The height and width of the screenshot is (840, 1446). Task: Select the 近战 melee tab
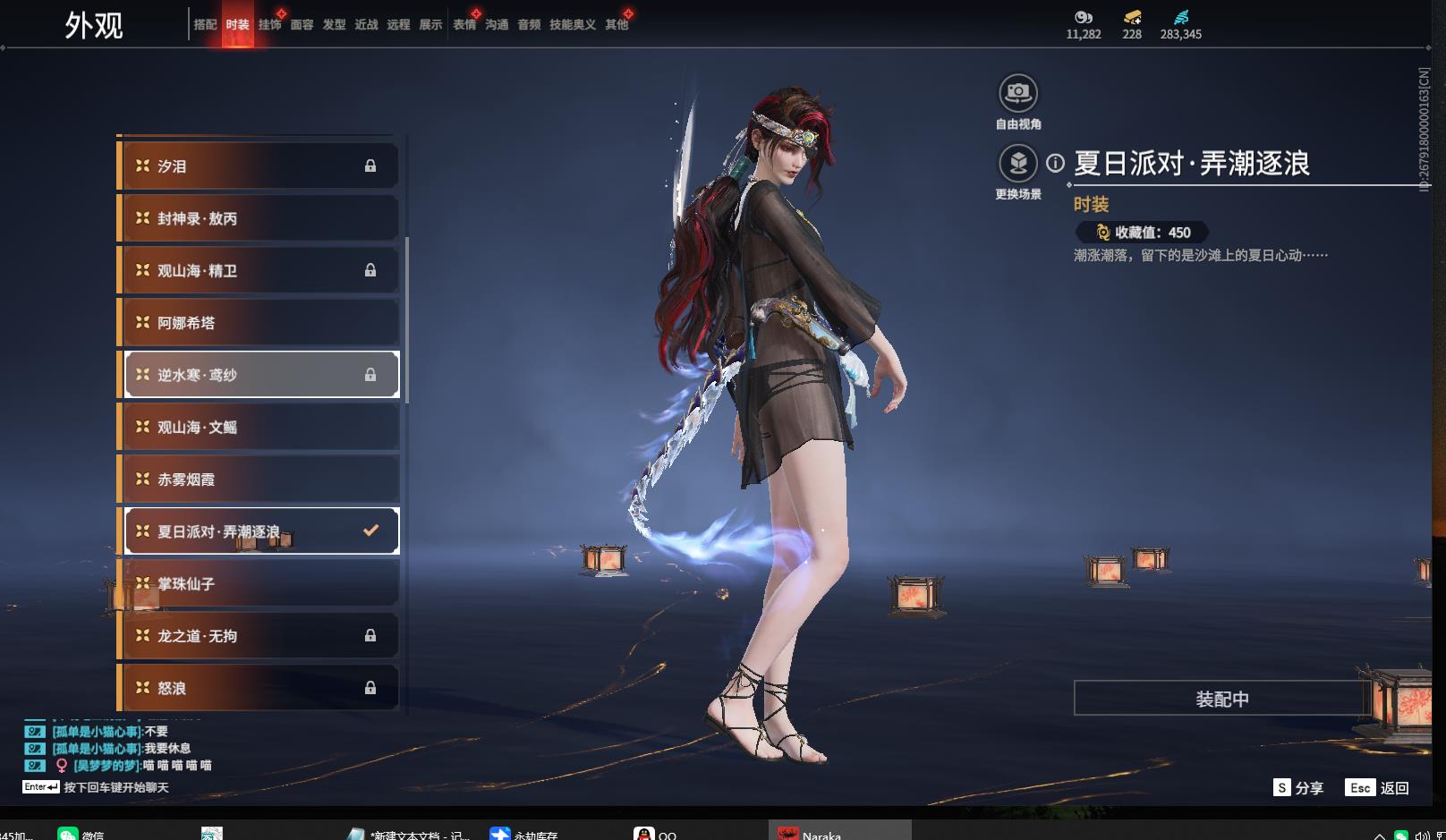coord(366,25)
